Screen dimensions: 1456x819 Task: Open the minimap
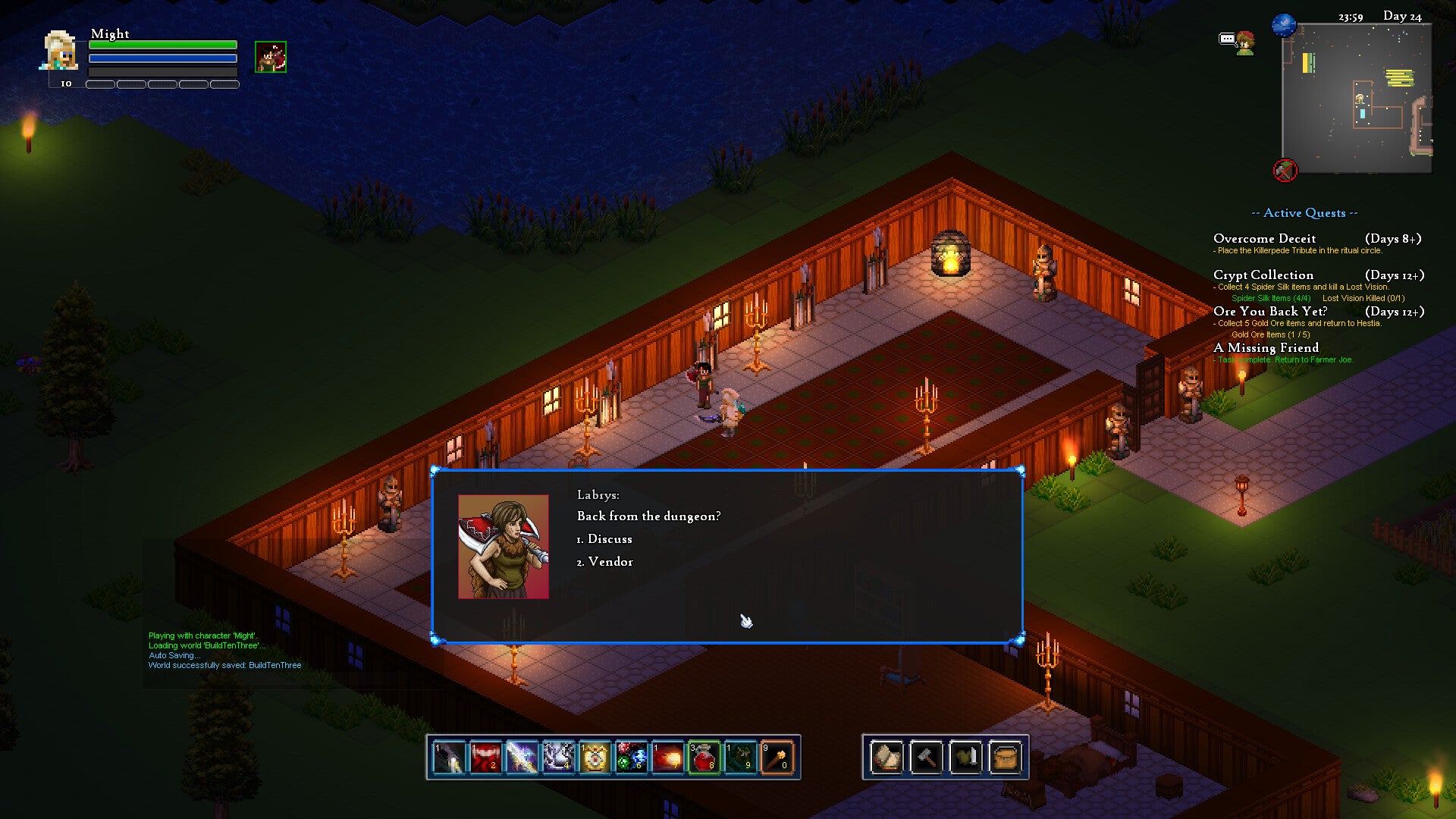(1356, 99)
